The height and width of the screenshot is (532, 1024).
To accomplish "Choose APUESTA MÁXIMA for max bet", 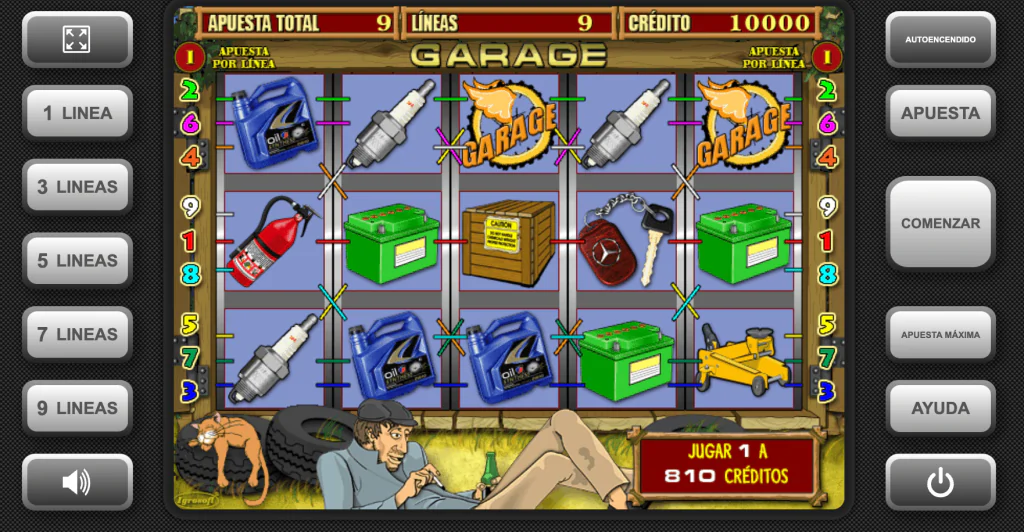I will (940, 334).
